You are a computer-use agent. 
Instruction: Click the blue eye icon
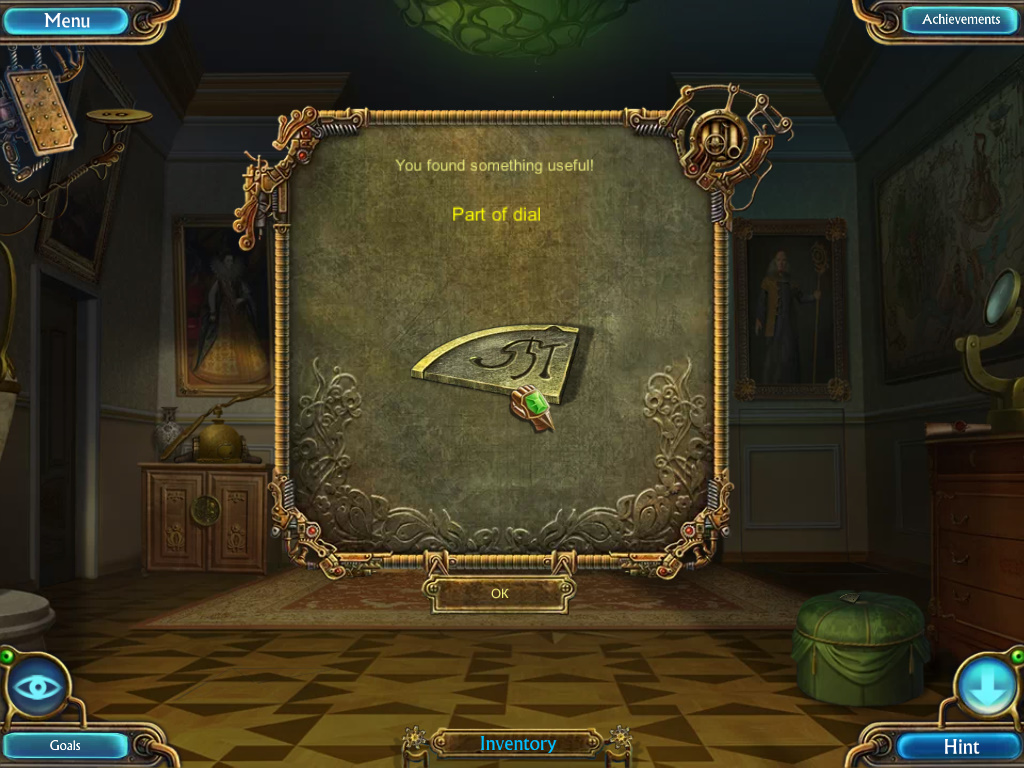click(40, 689)
